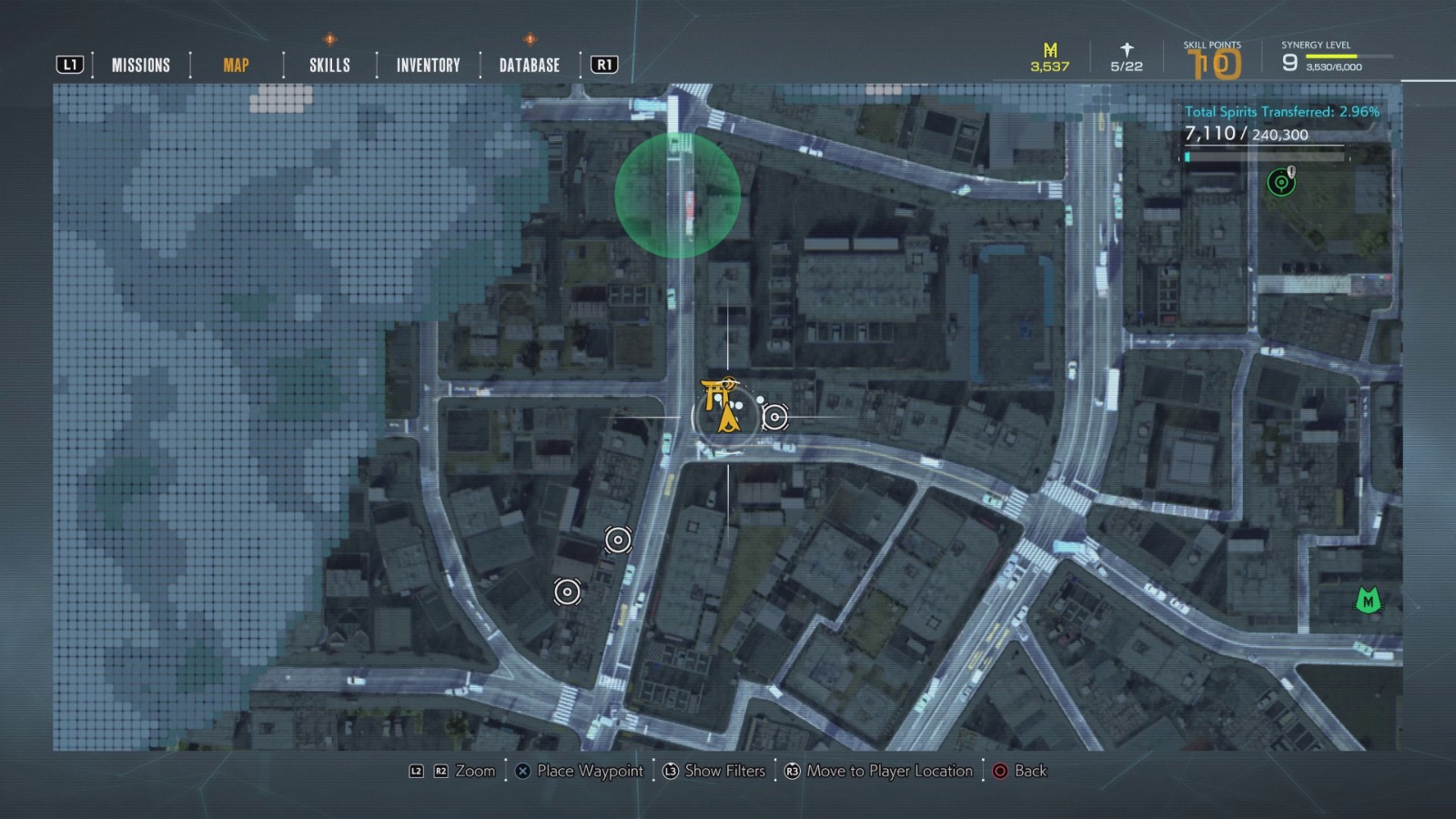Open the Database tab
This screenshot has height=819, width=1456.
tap(528, 65)
